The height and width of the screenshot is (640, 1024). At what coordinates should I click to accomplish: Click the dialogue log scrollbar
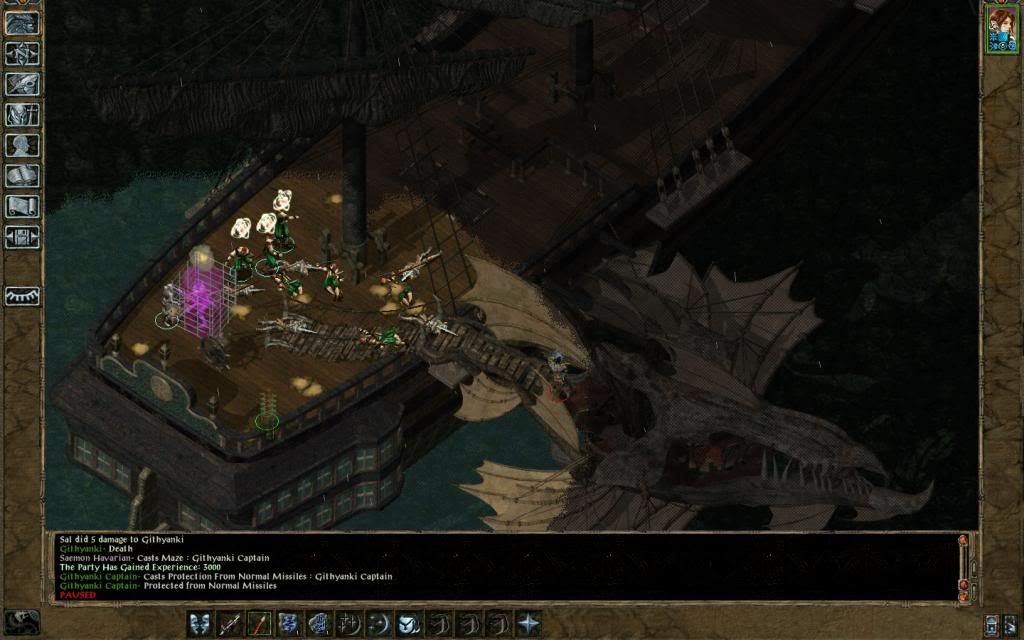pyautogui.click(x=963, y=565)
